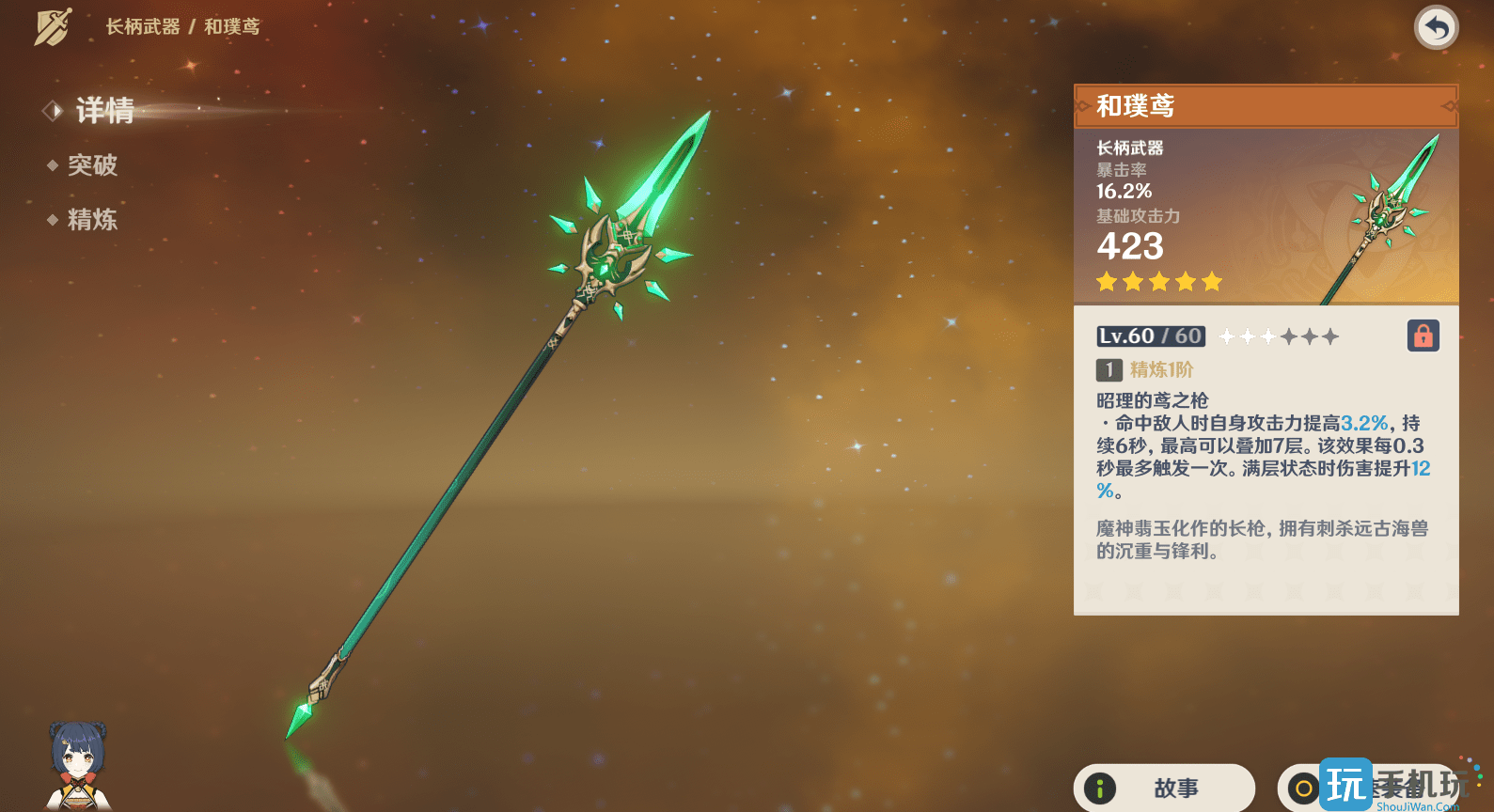Click the first gold rarity star
The height and width of the screenshot is (812, 1494).
pos(1106,281)
